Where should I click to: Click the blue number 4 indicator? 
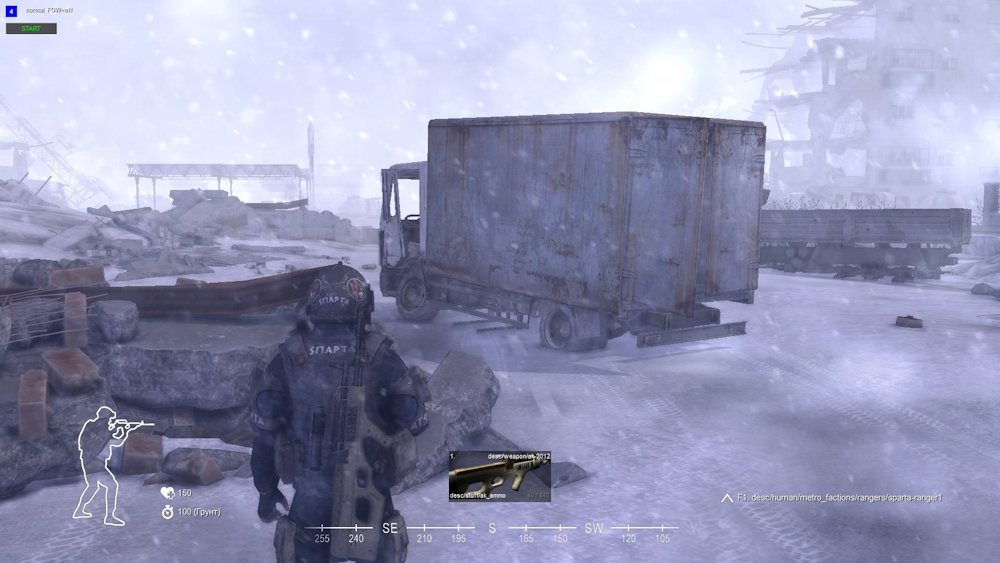[11, 11]
